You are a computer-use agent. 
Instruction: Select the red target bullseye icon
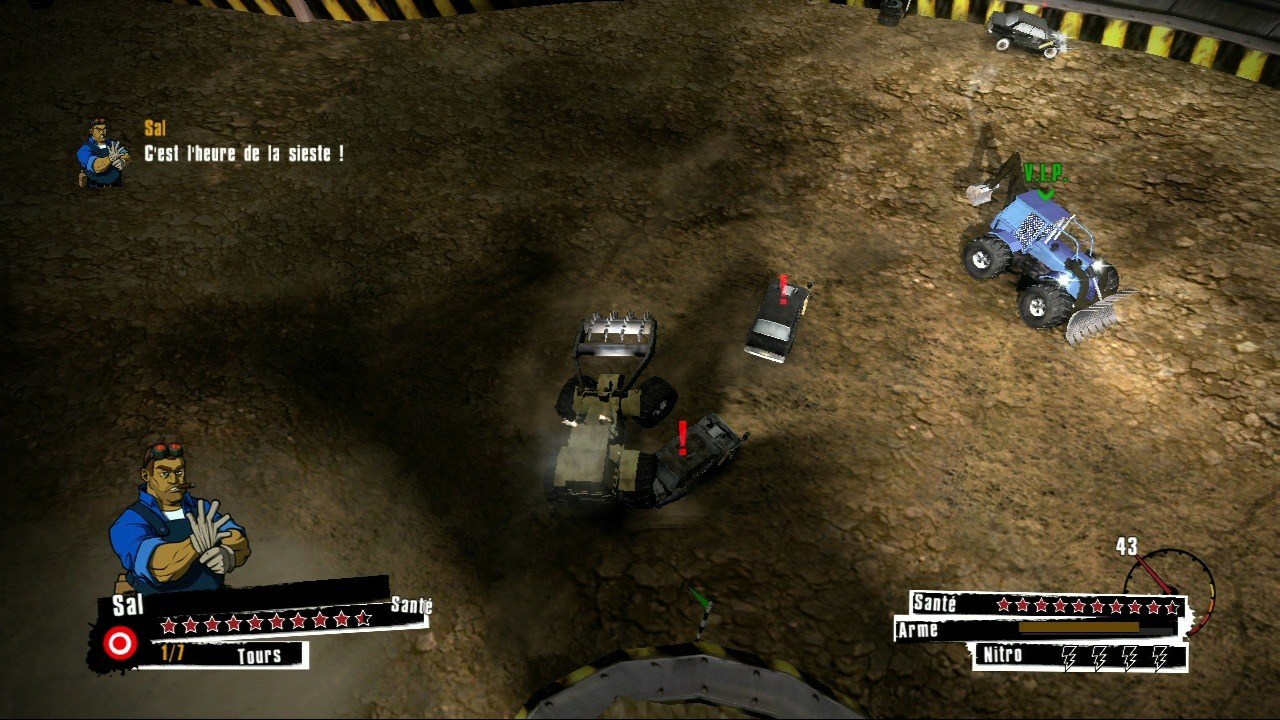121,643
